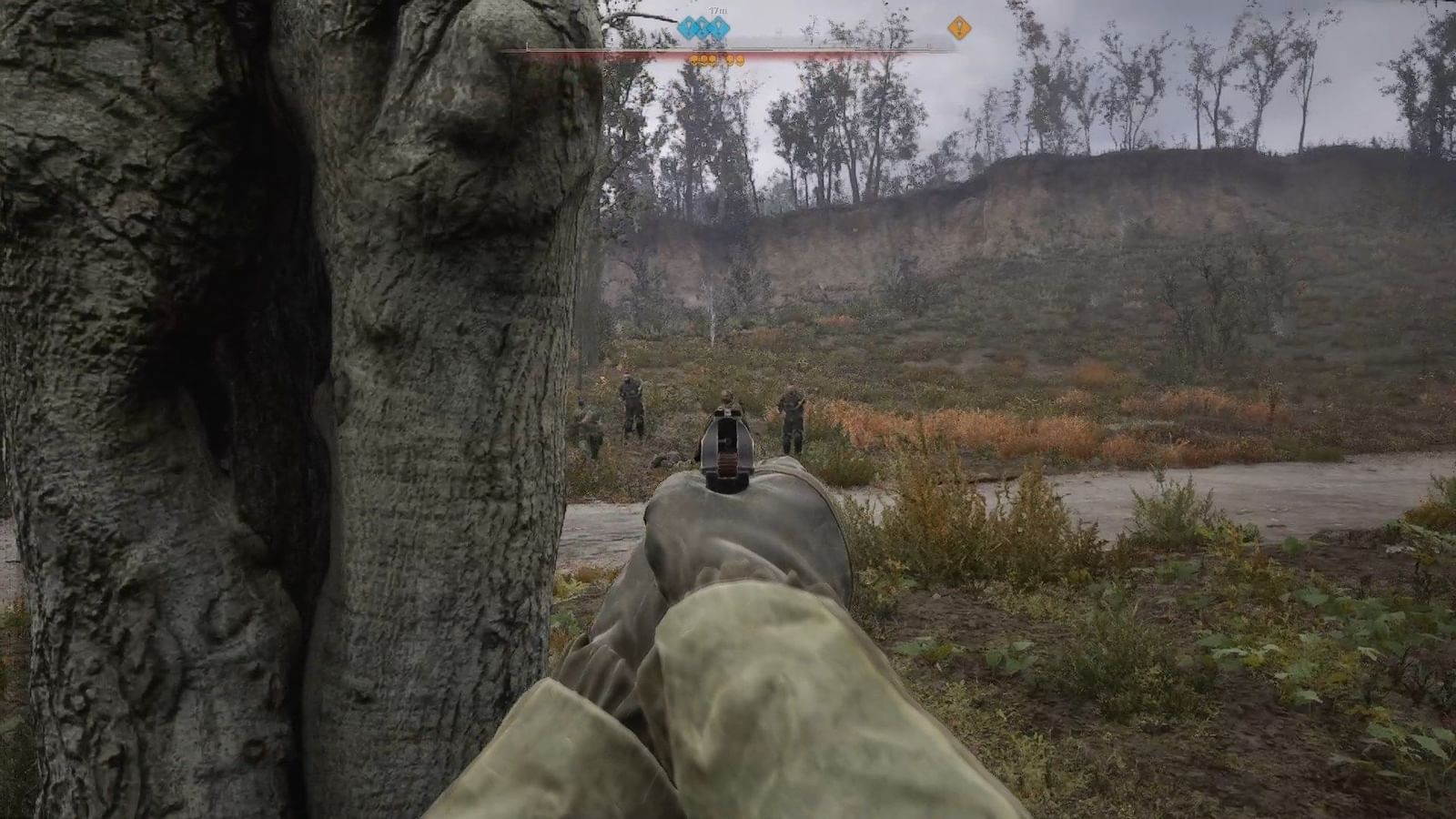This screenshot has width=1456, height=819.
Task: Expand the 17m distance label
Action: (x=716, y=11)
